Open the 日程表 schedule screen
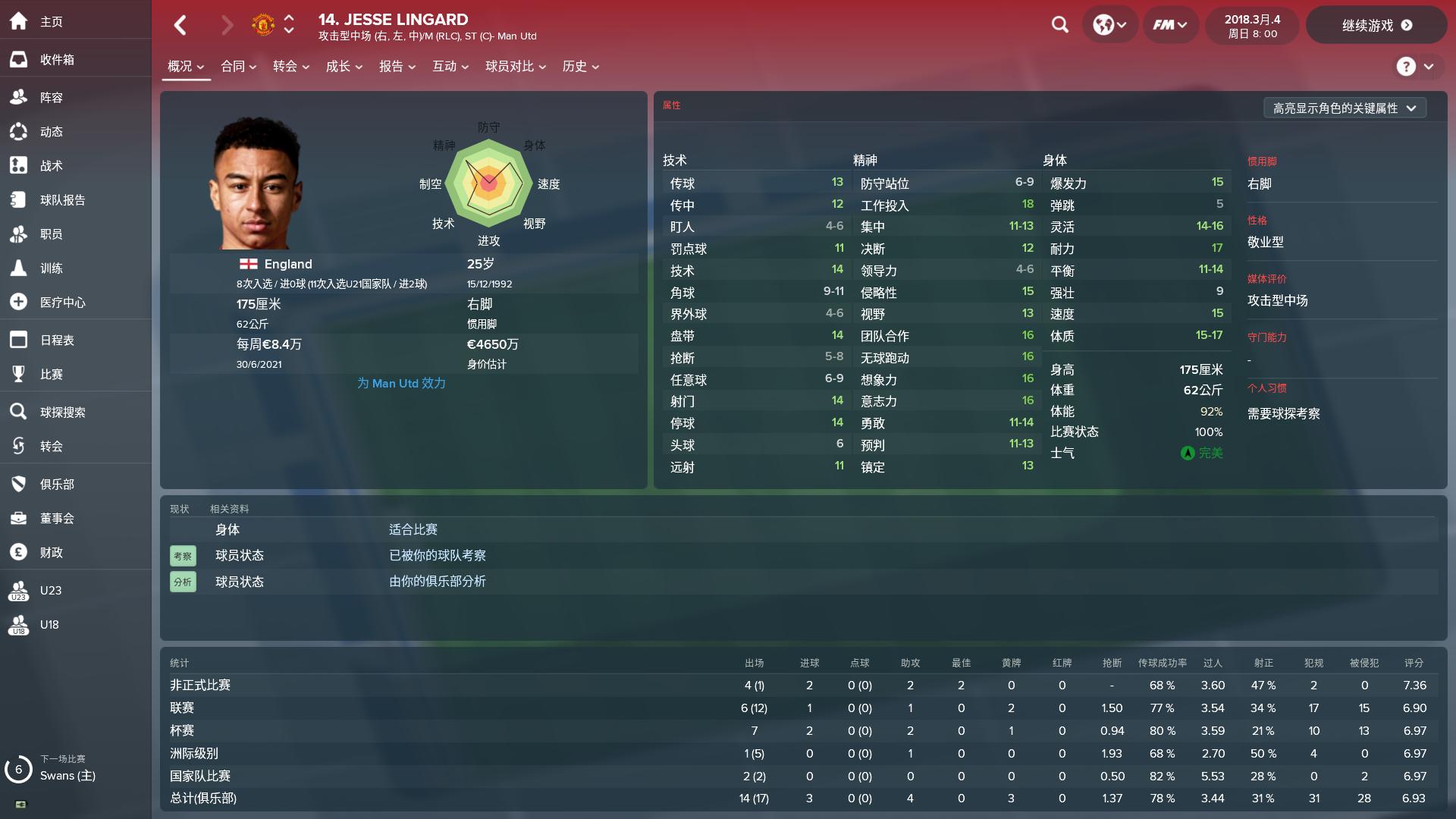 [57, 340]
